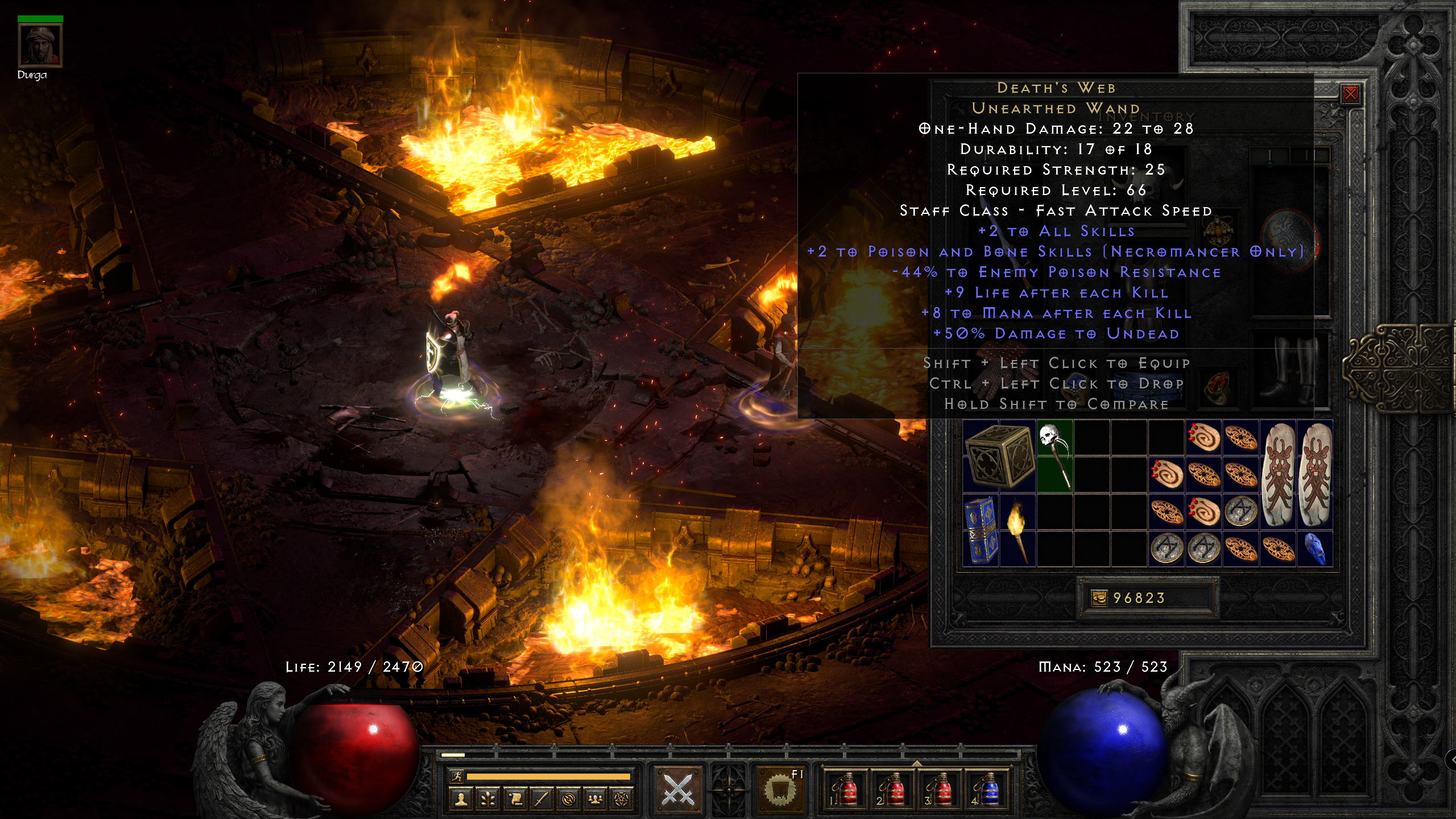Click the gold coin button beside 96823
1456x819 pixels.
click(x=1099, y=598)
